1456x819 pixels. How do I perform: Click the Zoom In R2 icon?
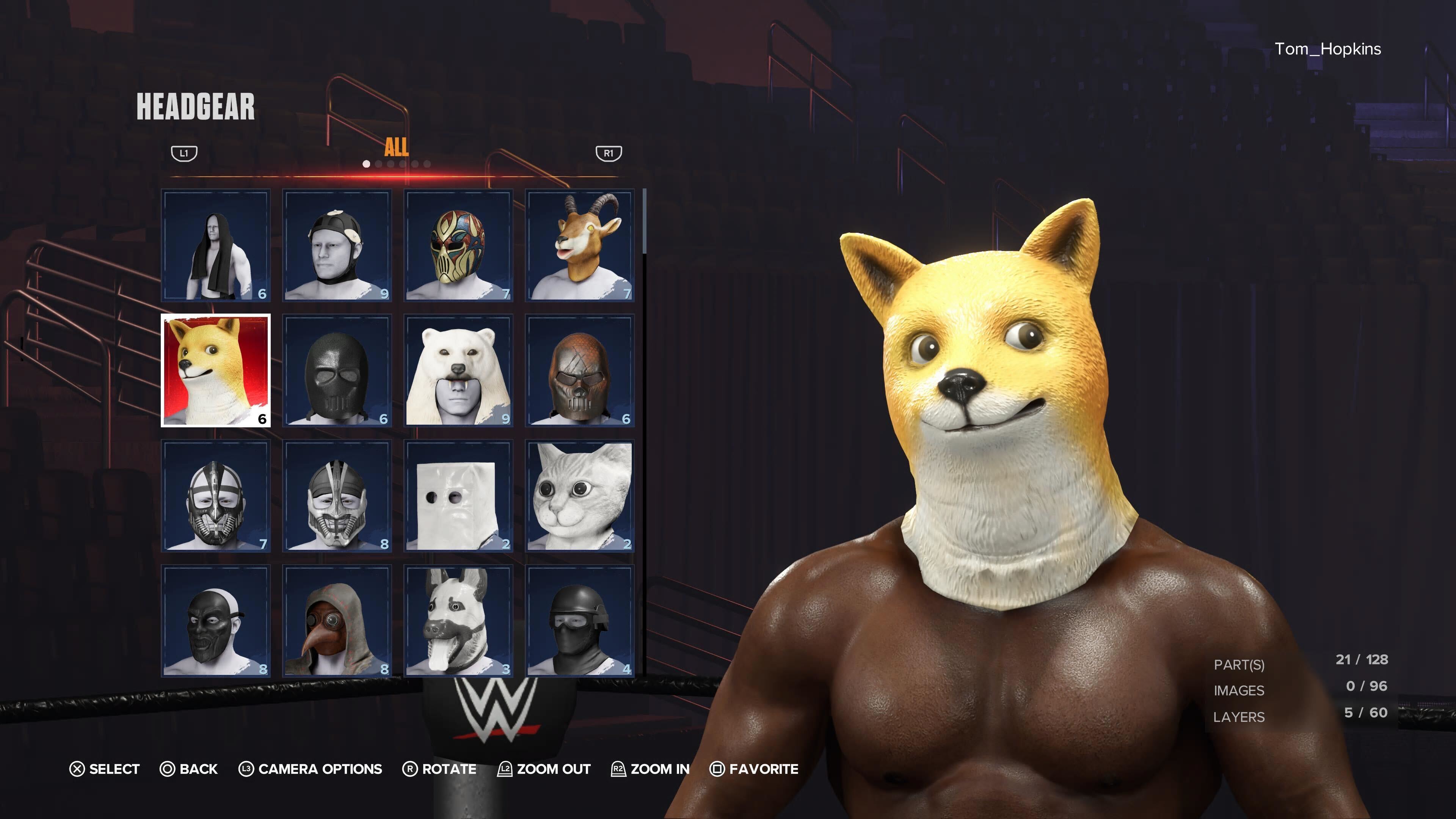click(618, 769)
